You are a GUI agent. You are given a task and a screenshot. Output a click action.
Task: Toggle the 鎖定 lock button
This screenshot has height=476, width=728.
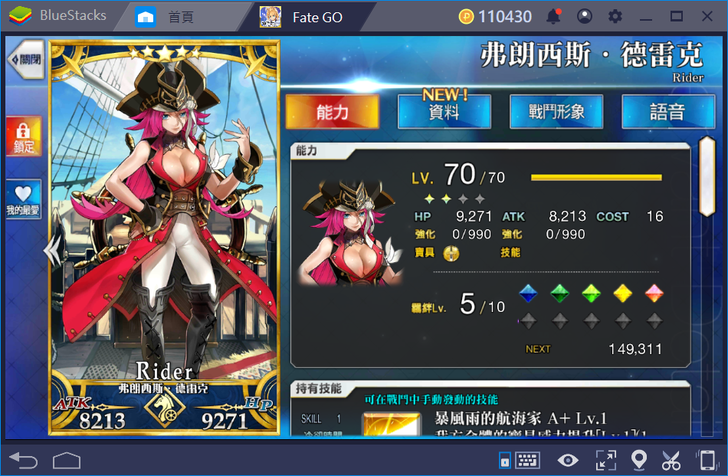tap(24, 136)
